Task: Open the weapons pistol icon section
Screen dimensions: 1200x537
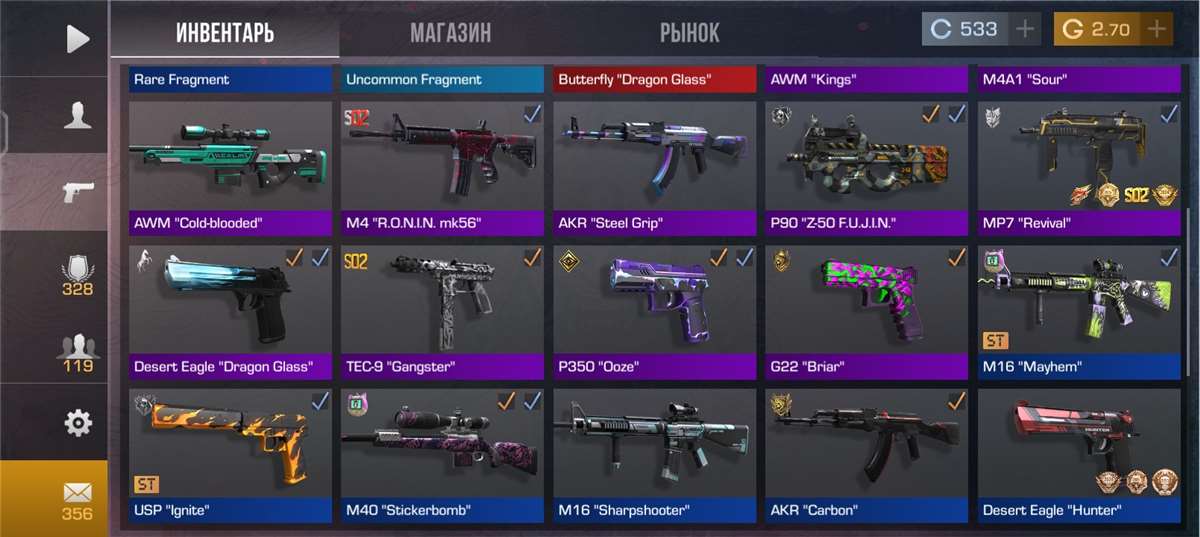Action: (77, 192)
